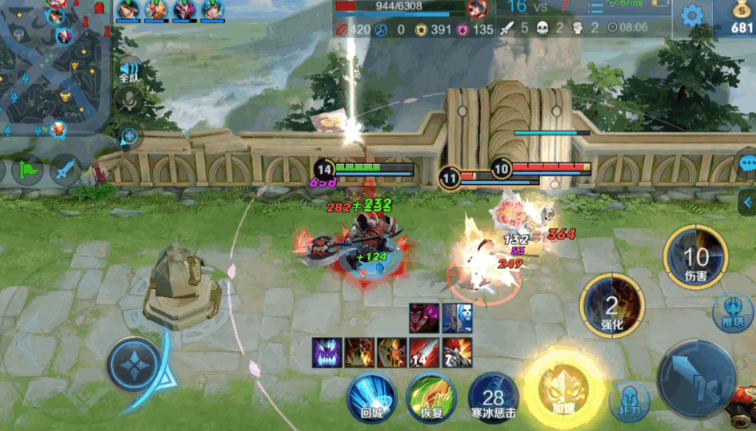Activate the glowing 加速 speed-up skill

565,390
